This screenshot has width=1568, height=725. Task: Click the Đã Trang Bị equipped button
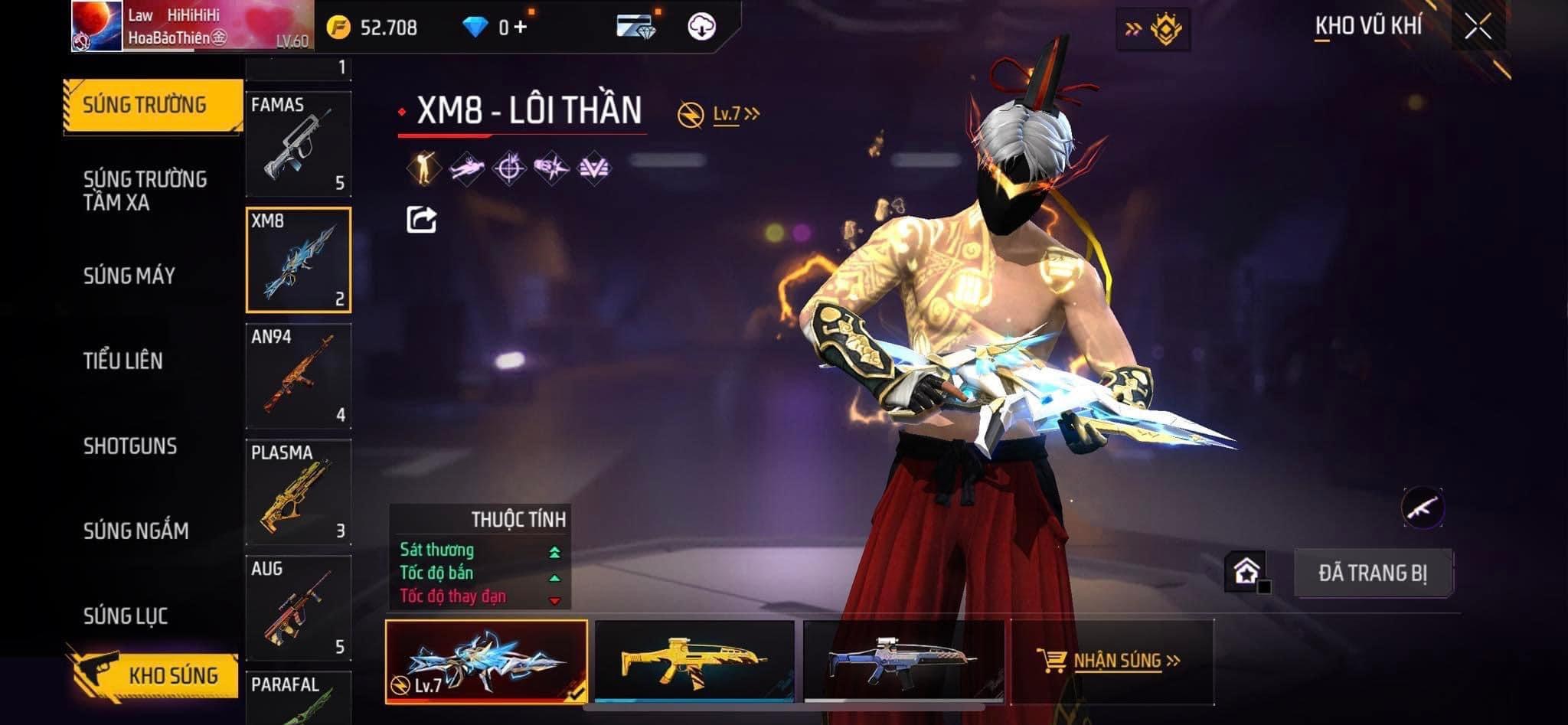1373,573
